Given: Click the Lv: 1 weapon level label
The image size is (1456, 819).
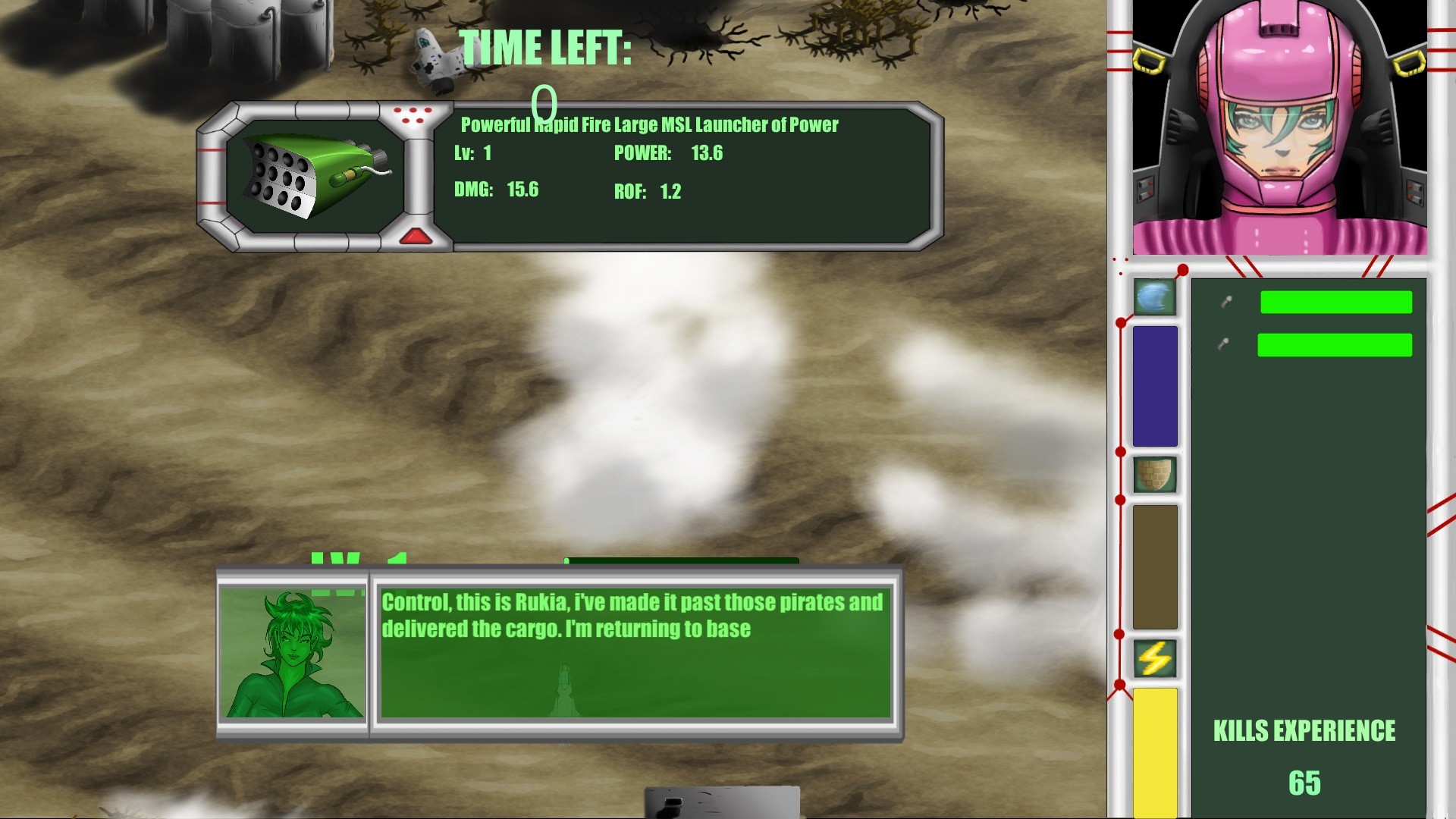Looking at the screenshot, I should (x=470, y=152).
